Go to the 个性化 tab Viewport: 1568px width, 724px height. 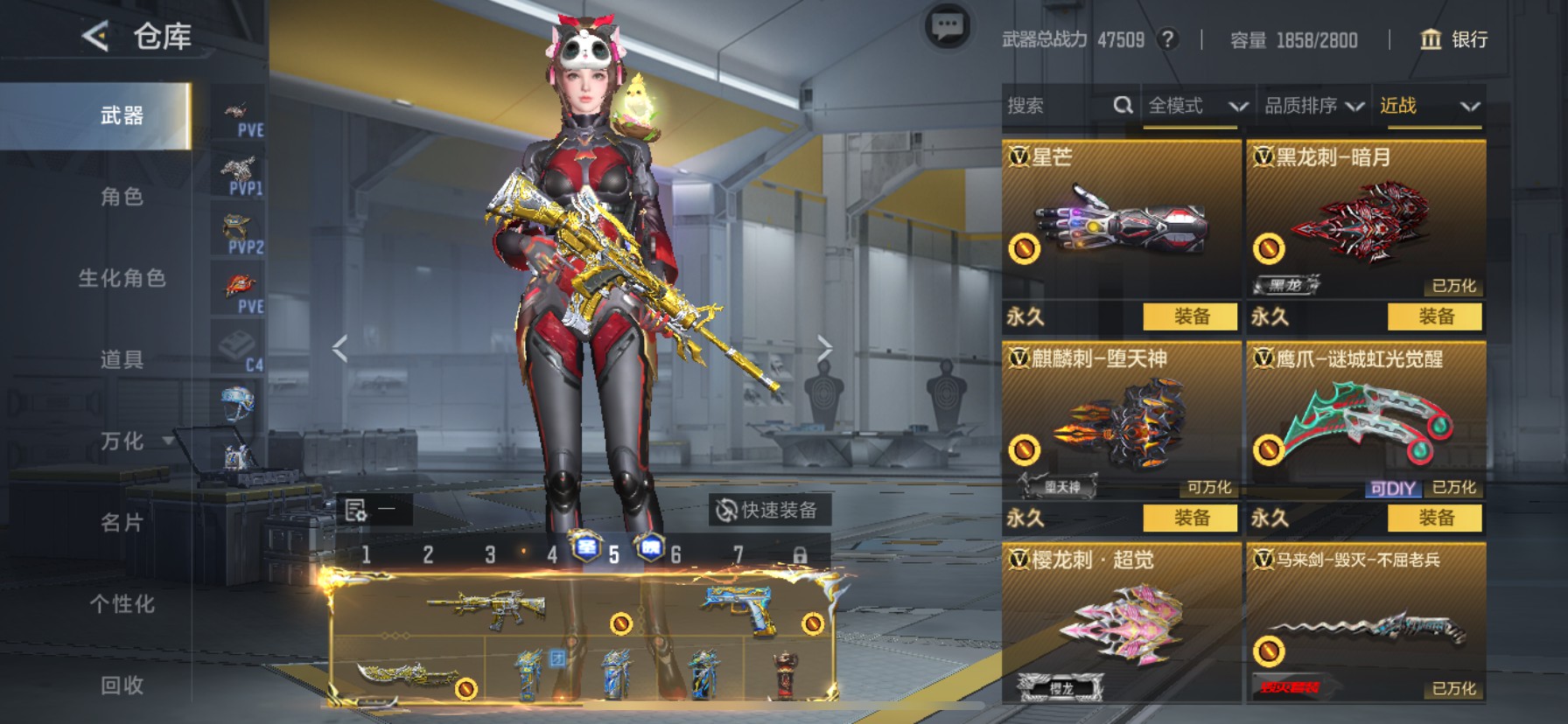click(122, 604)
